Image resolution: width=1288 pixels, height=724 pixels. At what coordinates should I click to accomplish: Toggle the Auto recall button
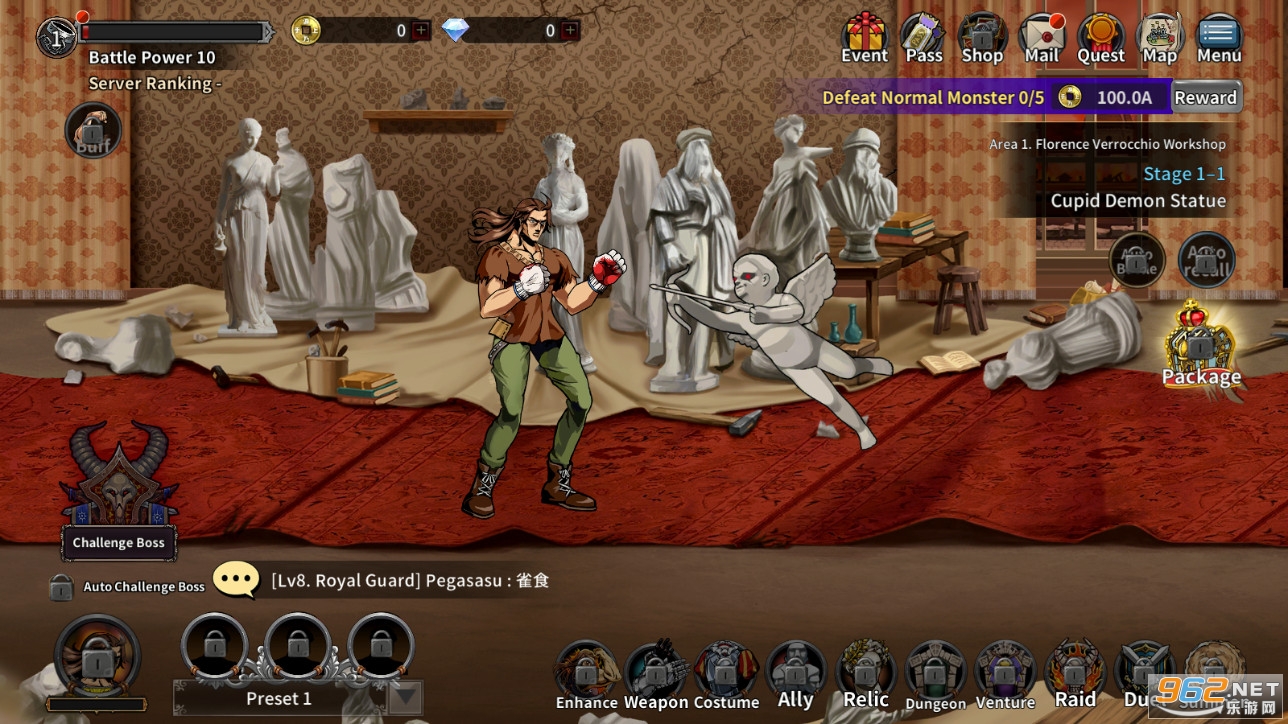[x=1206, y=261]
